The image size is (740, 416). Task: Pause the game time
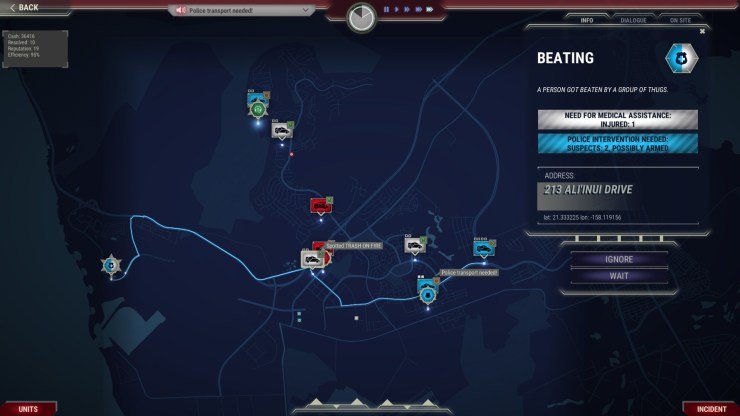[x=386, y=9]
